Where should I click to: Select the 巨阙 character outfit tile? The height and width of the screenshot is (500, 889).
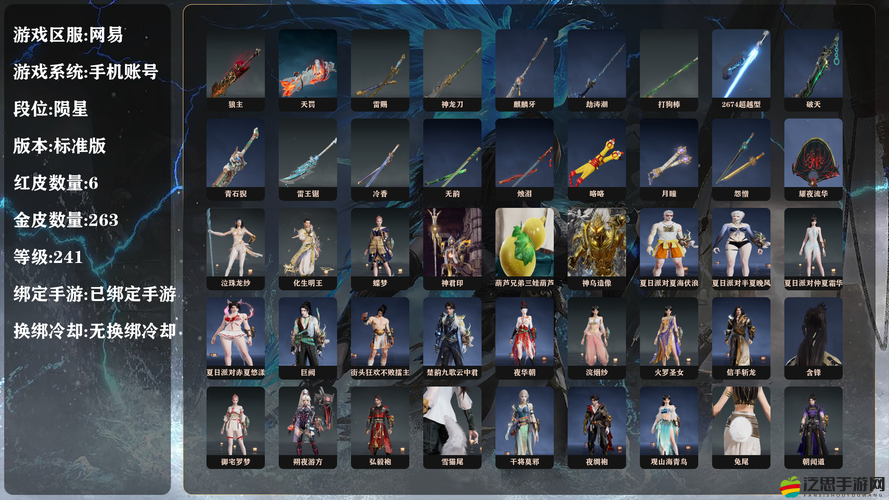pos(307,337)
